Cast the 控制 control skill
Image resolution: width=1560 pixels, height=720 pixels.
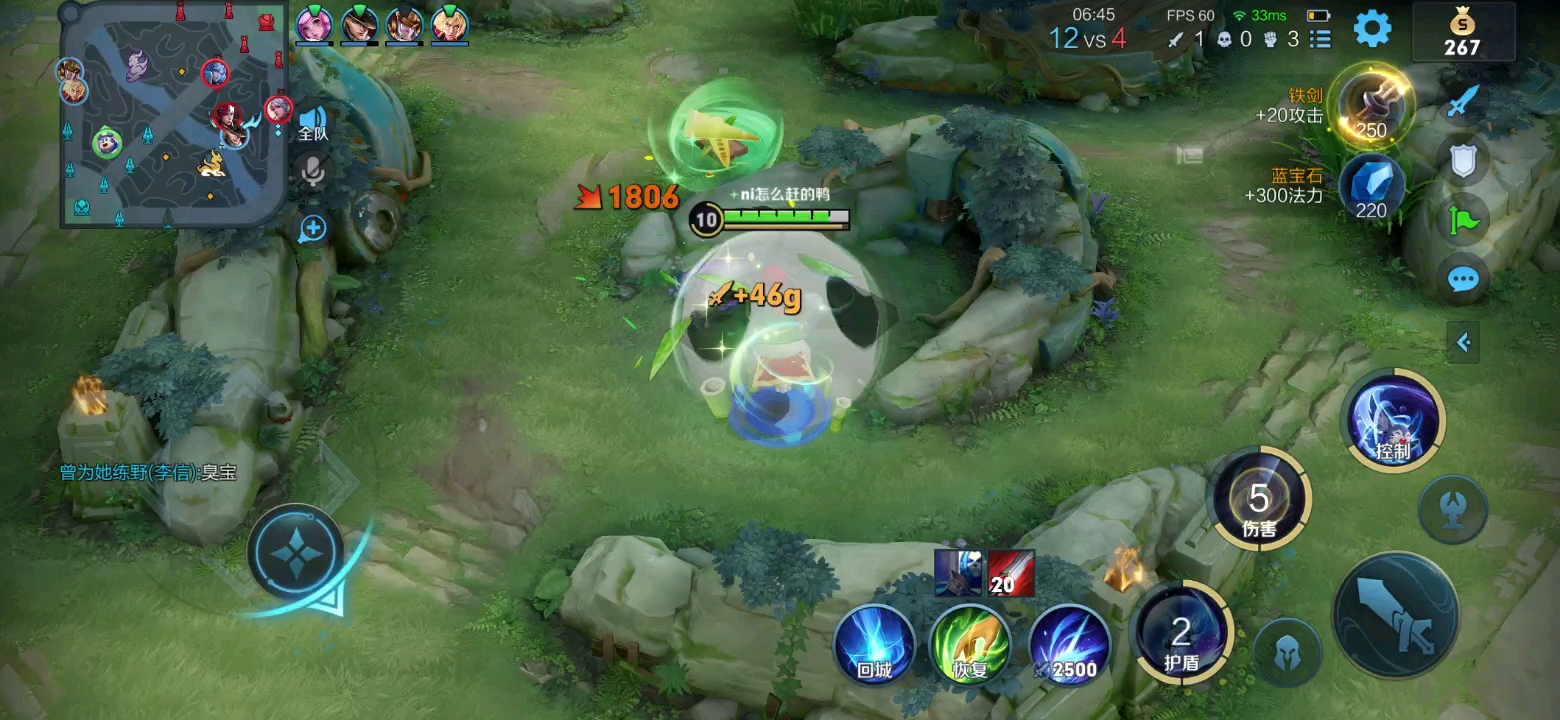(x=1394, y=420)
